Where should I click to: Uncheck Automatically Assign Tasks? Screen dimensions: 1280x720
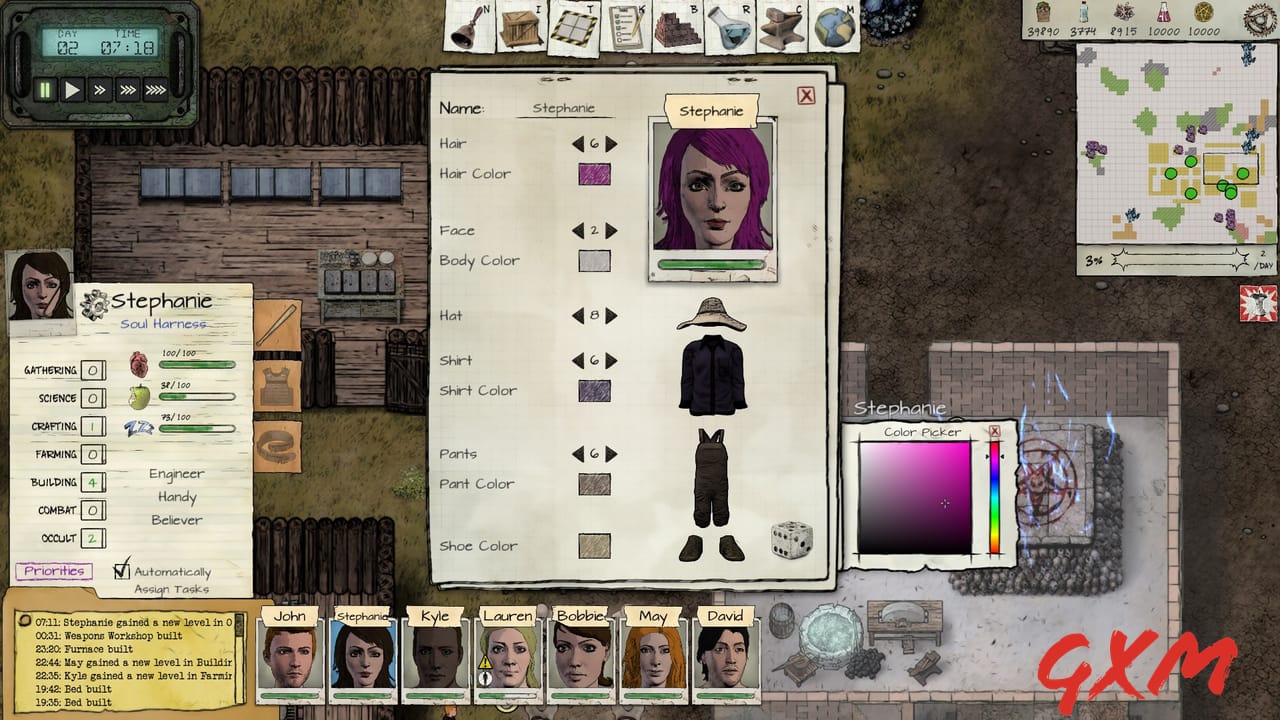(x=121, y=571)
